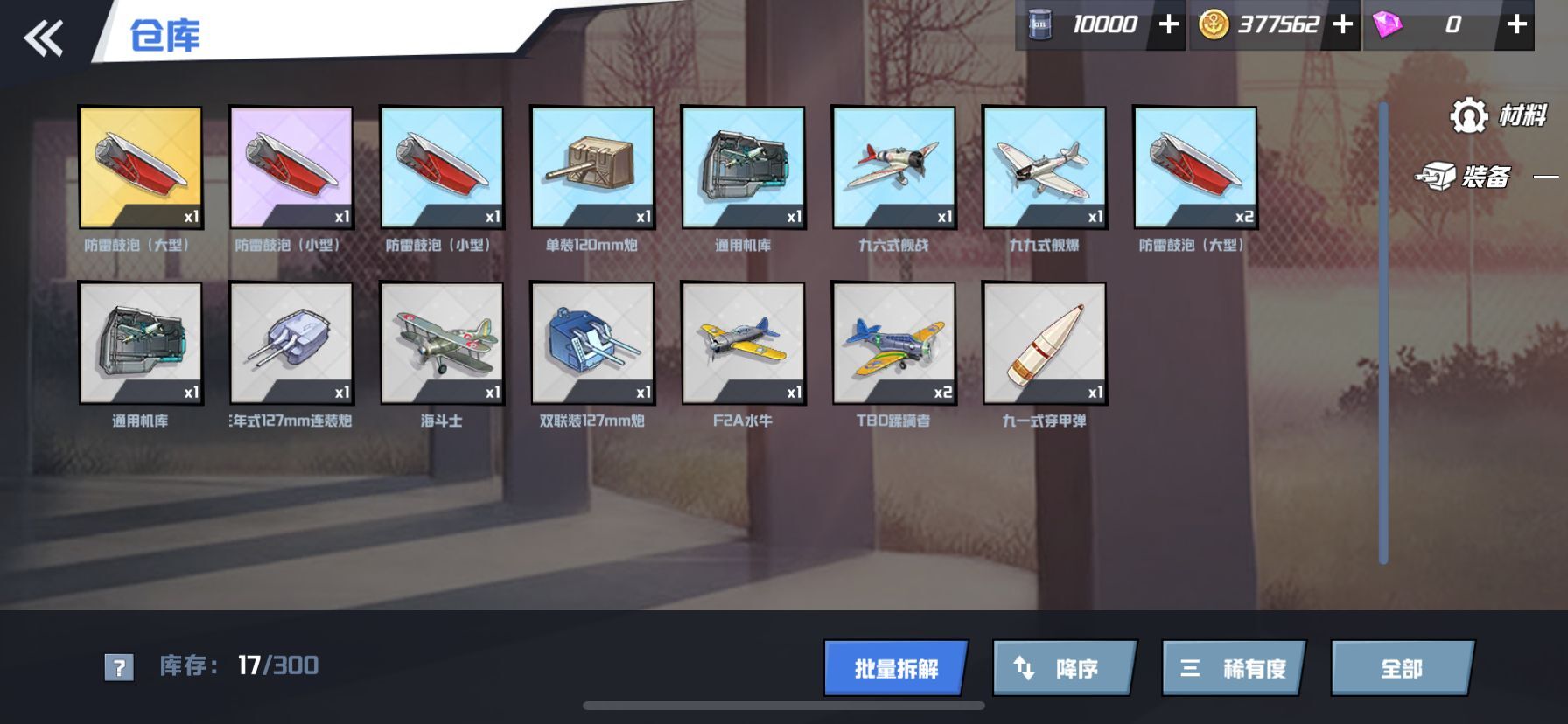Select the F2A水牛 plane item
Image resolution: width=1568 pixels, height=724 pixels.
click(743, 344)
